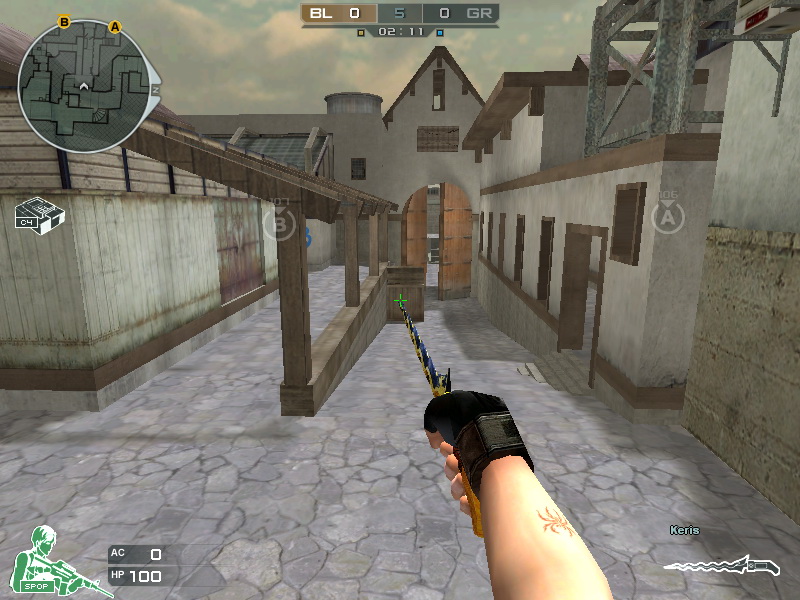This screenshot has height=600, width=800.
Task: Click the C4 bomb carrier icon
Action: 40,217
